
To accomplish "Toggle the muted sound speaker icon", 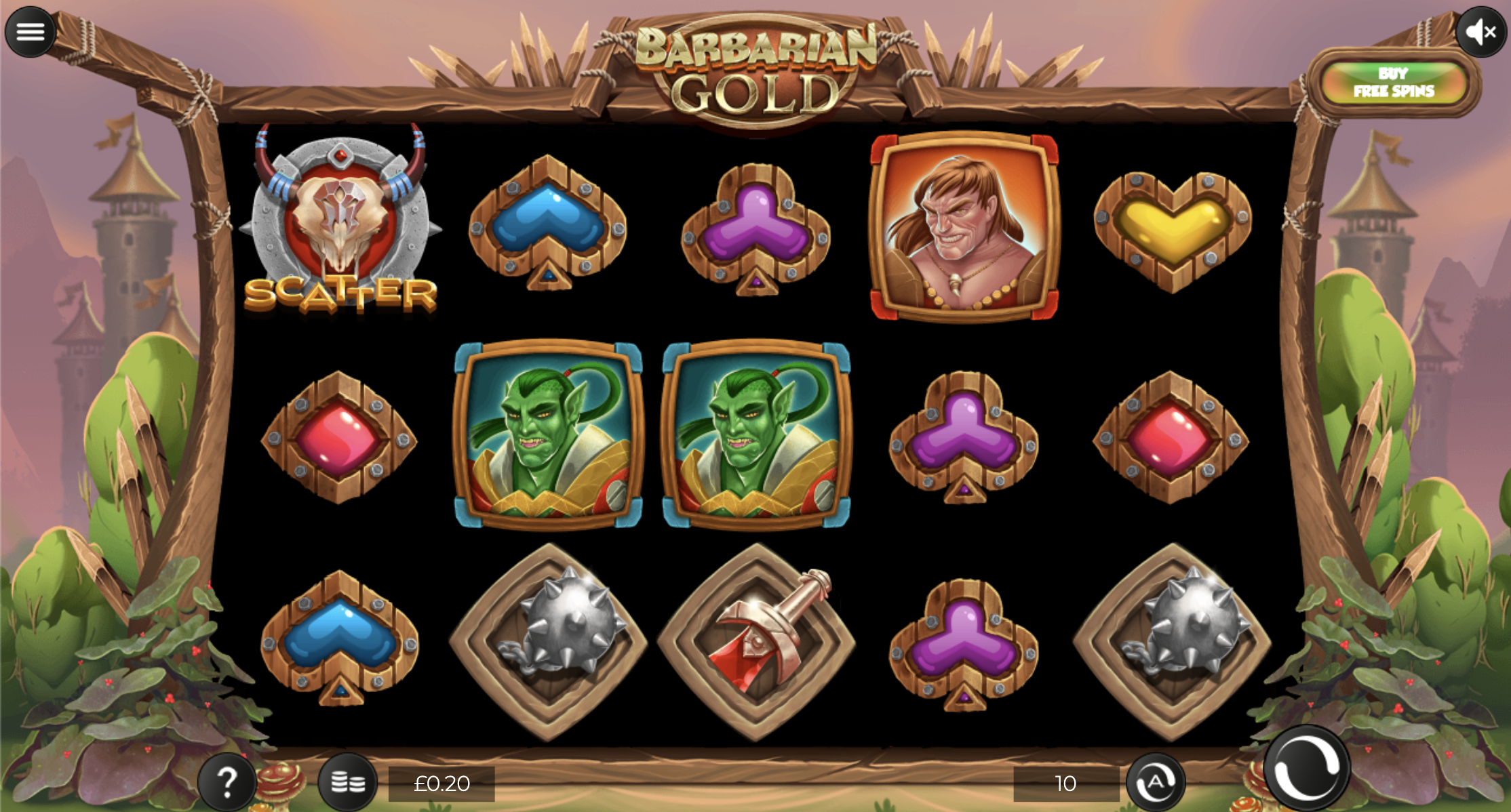I will 1480,32.
